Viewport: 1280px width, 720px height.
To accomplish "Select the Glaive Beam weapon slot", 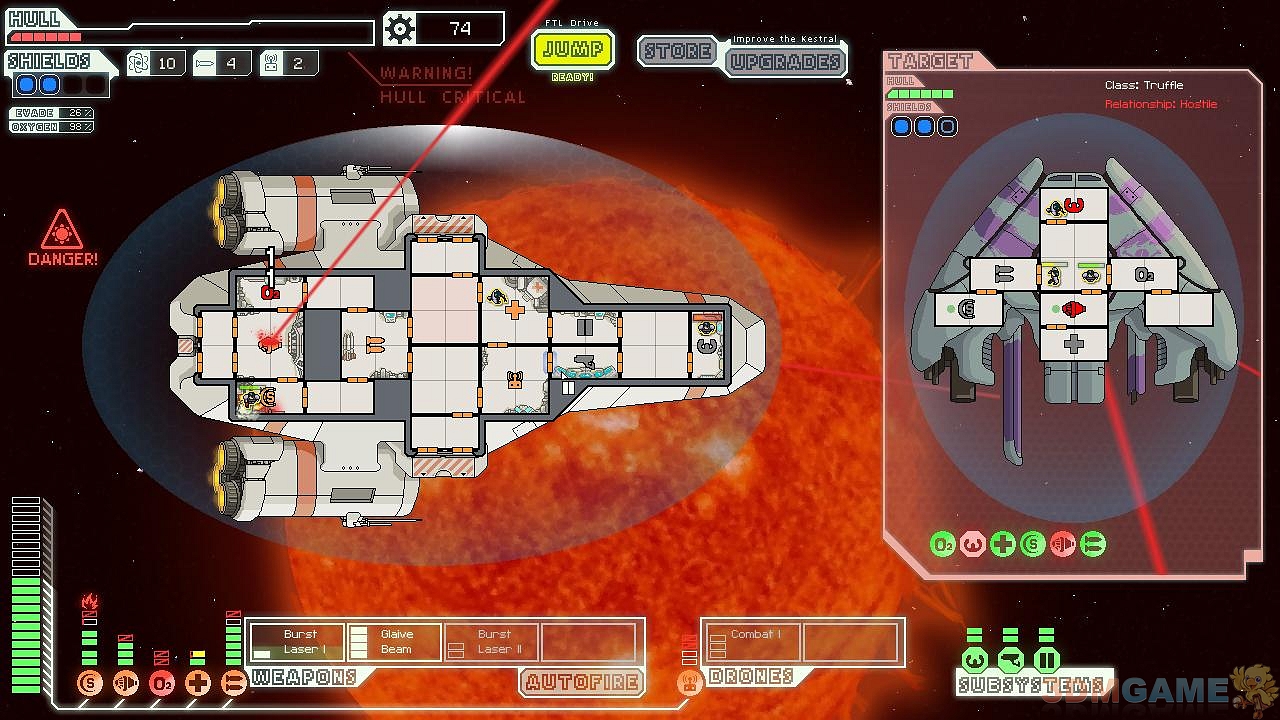I will (394, 642).
